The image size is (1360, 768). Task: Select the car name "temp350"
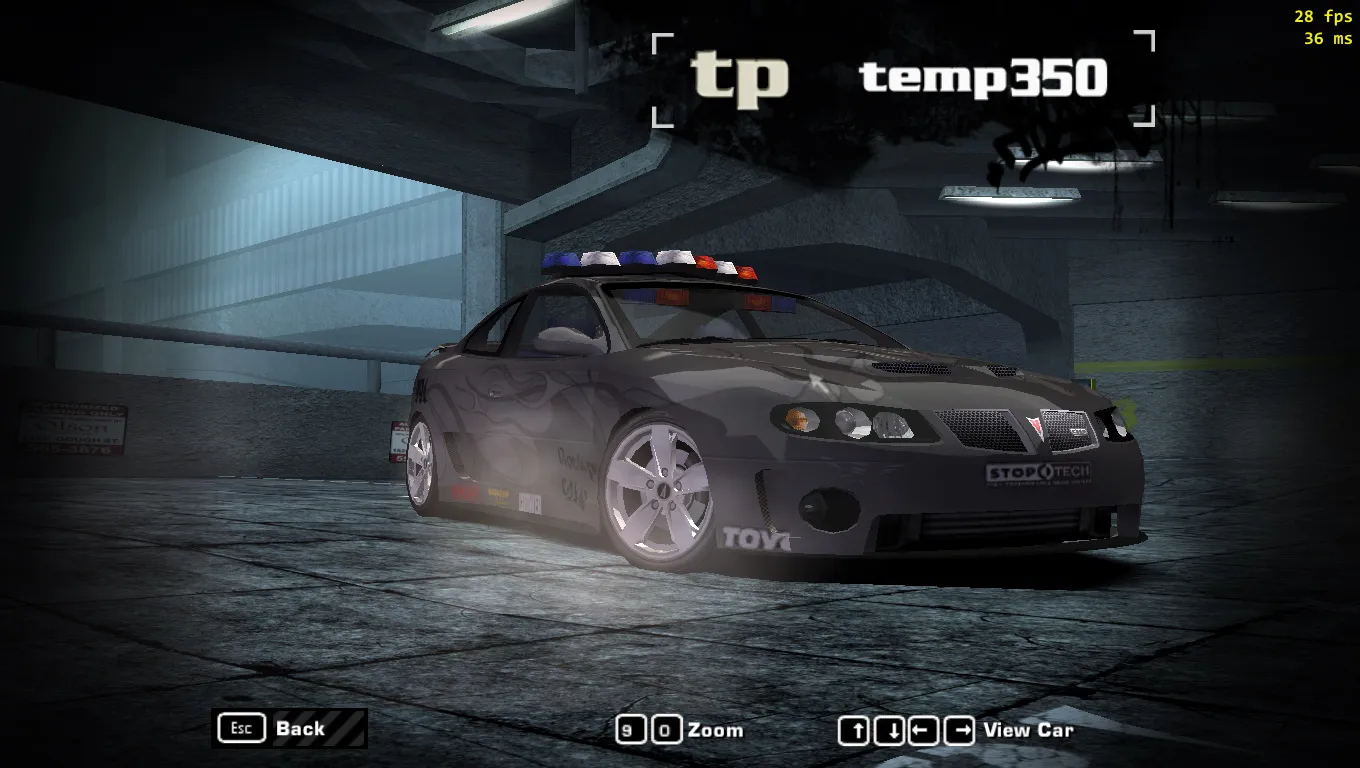pos(983,78)
